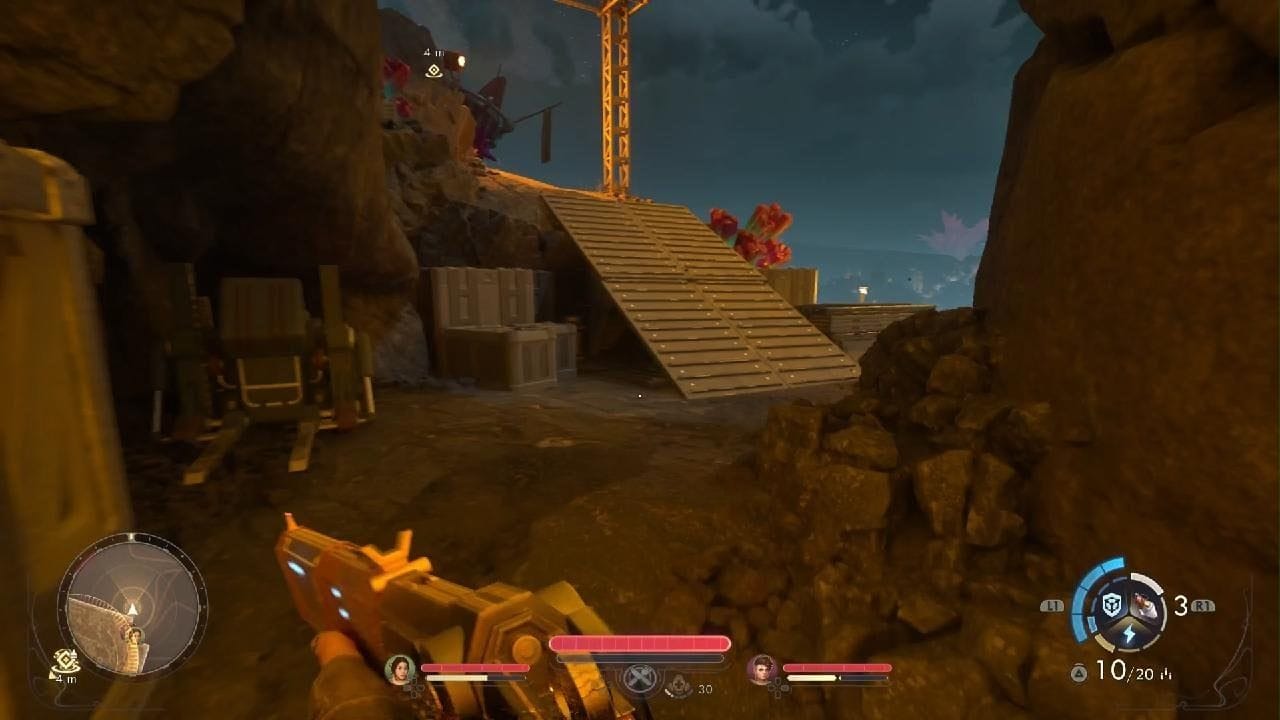Image resolution: width=1280 pixels, height=720 pixels.
Task: Click the d-pad icon beside the right companion portrait
Action: pos(778,688)
